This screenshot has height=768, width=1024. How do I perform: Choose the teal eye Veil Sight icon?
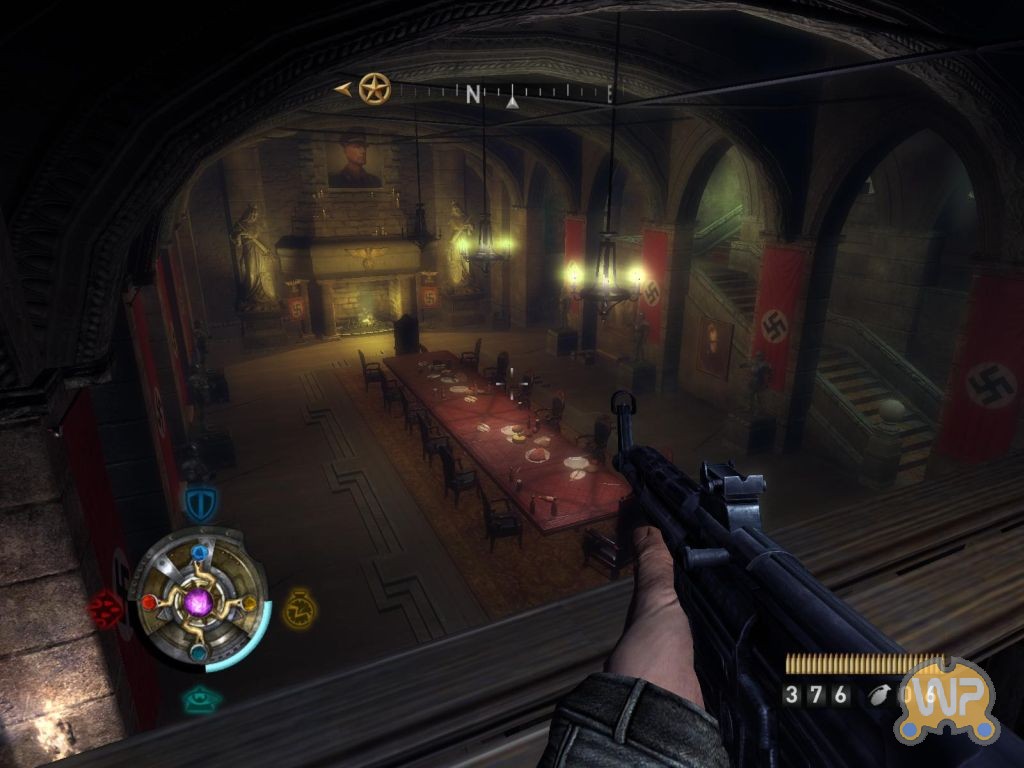202,701
